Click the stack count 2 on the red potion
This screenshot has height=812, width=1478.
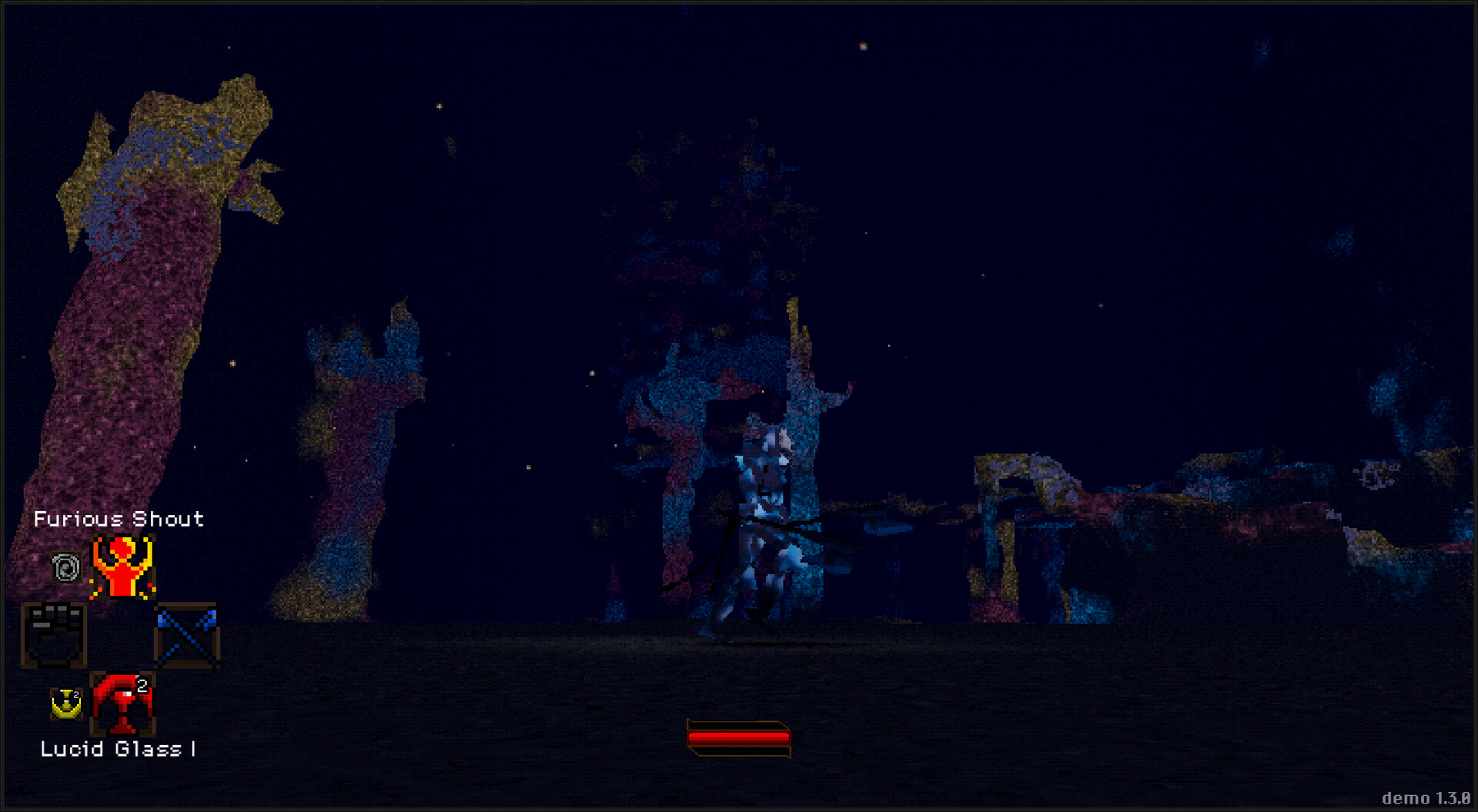point(142,687)
